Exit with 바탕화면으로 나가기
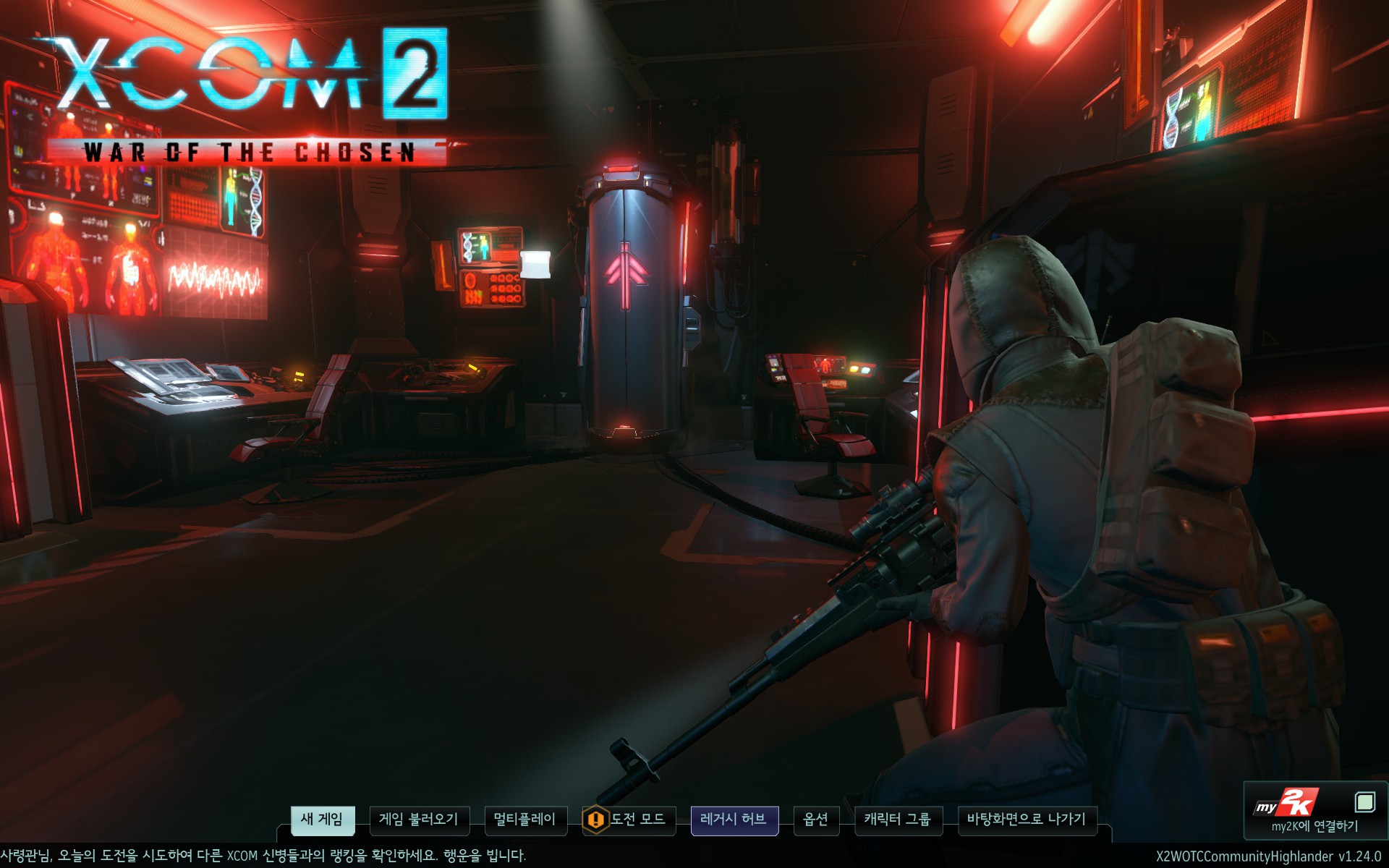1389x868 pixels. pos(1026,820)
